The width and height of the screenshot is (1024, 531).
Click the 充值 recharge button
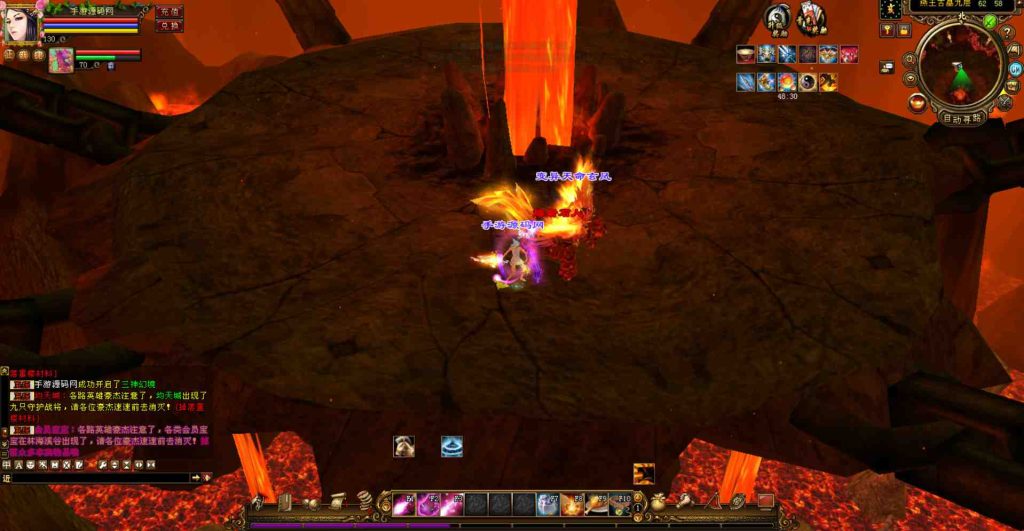click(169, 12)
